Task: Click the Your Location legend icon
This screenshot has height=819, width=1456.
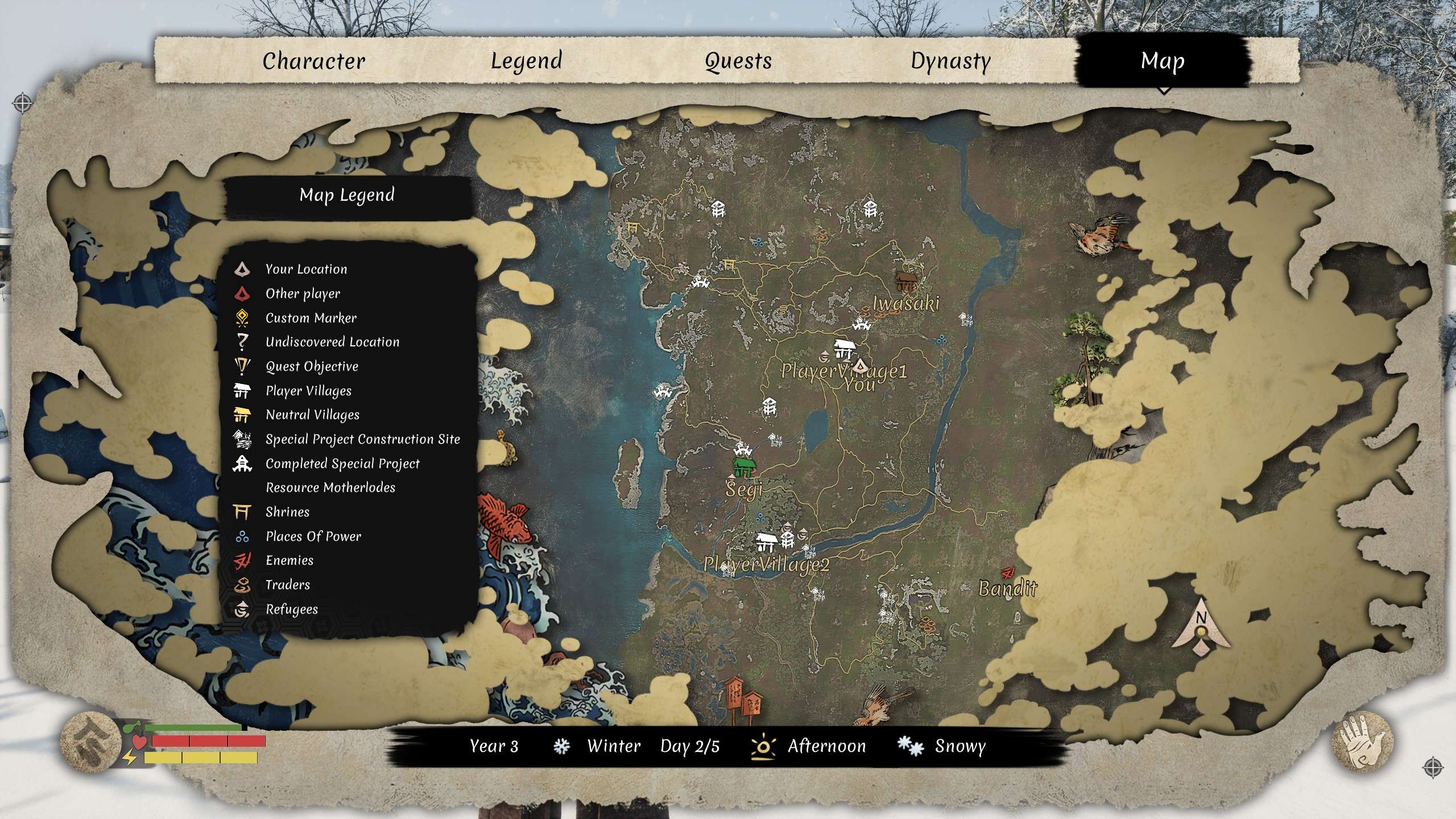Action: 241,268
